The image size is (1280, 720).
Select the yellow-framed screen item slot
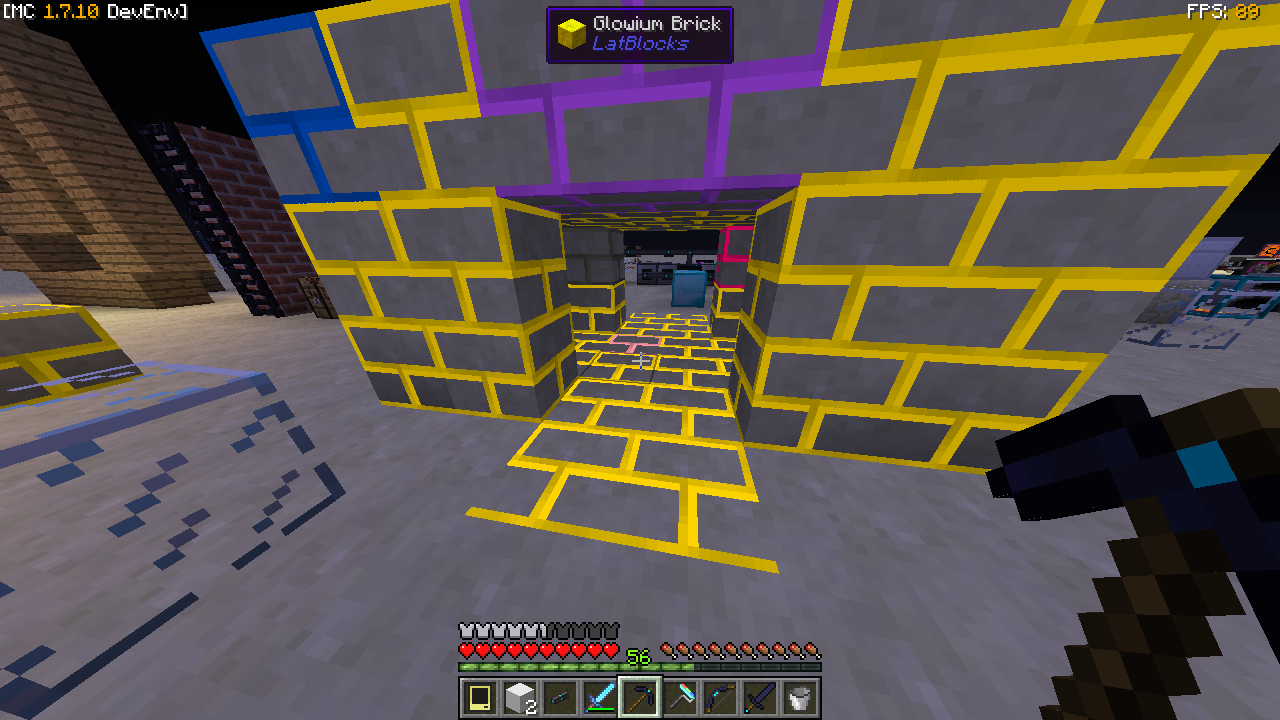click(x=480, y=697)
